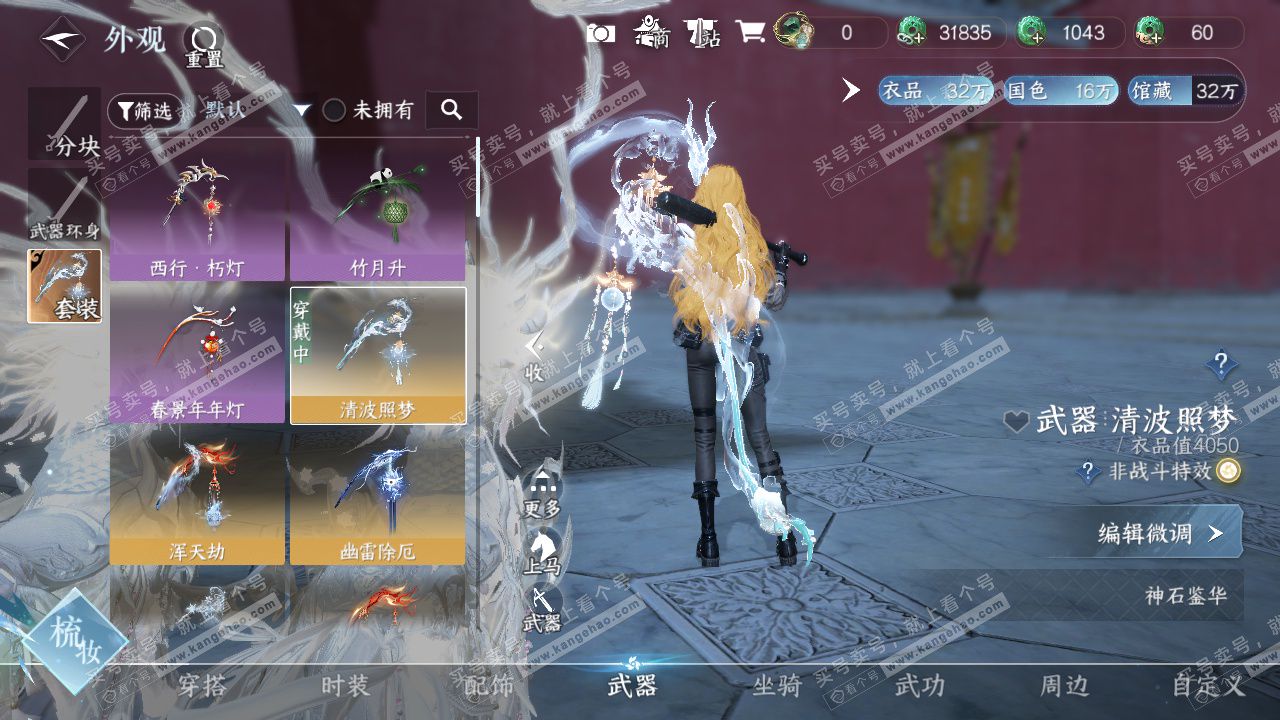Go back using the top-left arrow
The height and width of the screenshot is (720, 1280).
click(x=62, y=40)
